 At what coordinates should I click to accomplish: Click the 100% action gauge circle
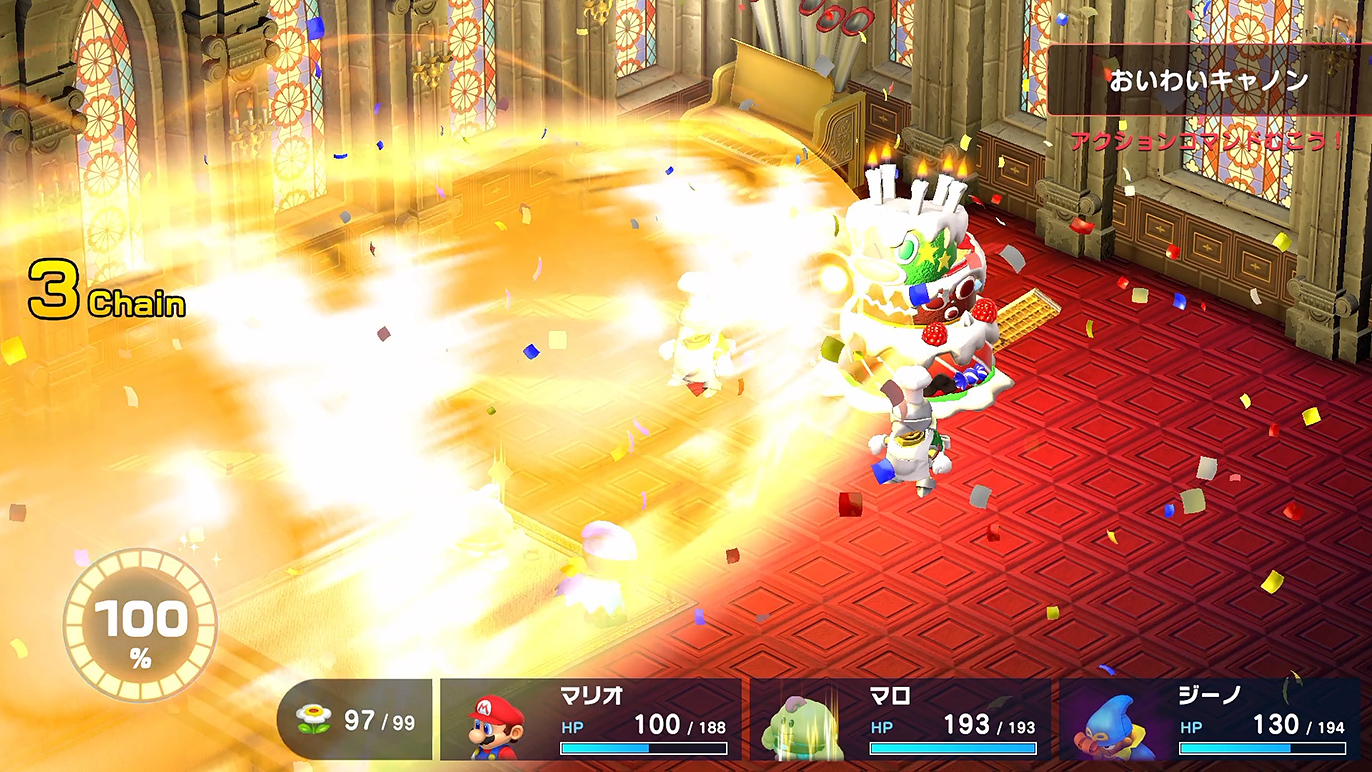tap(140, 625)
